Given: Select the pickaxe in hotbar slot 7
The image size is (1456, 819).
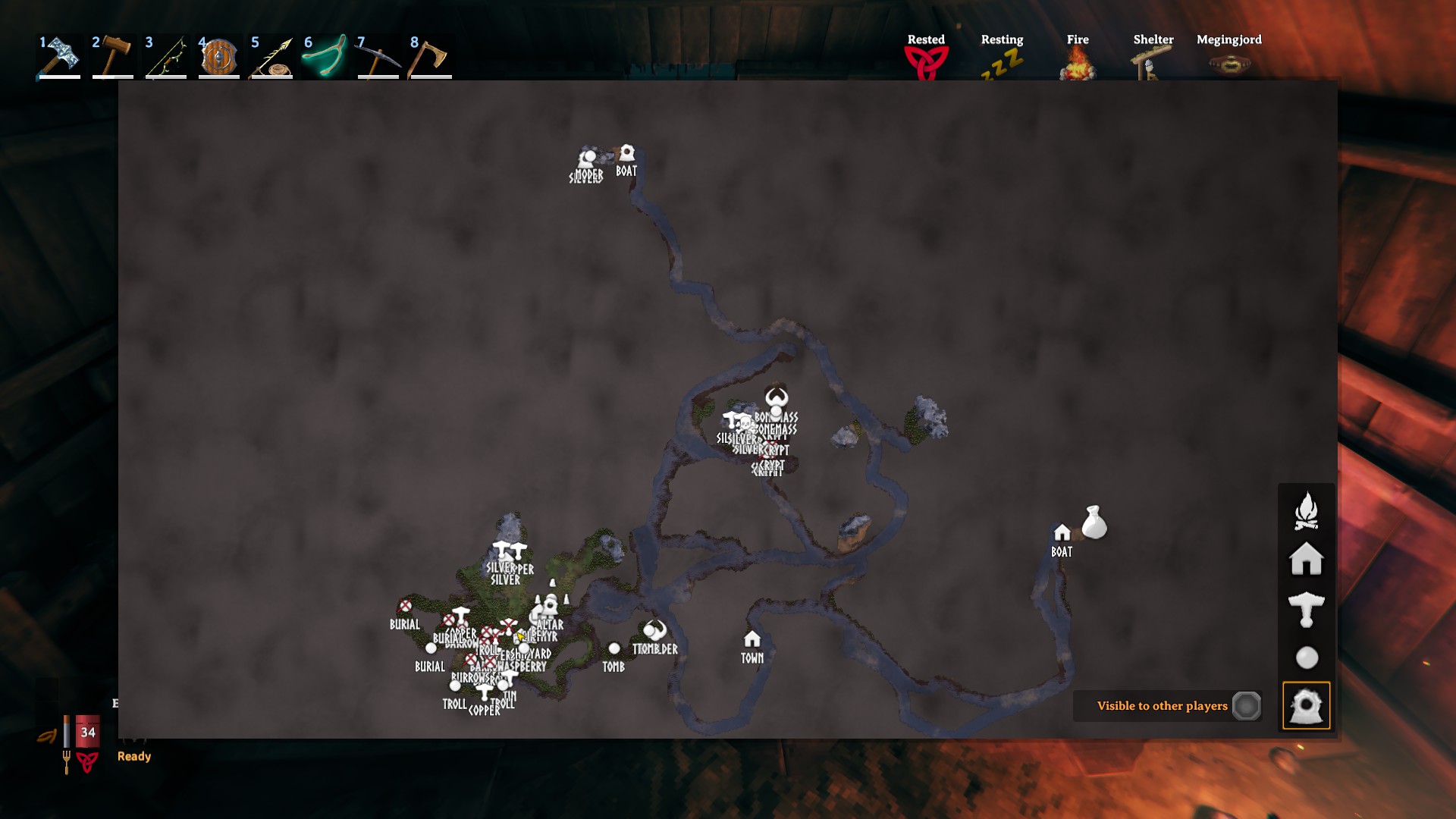Looking at the screenshot, I should (378, 57).
